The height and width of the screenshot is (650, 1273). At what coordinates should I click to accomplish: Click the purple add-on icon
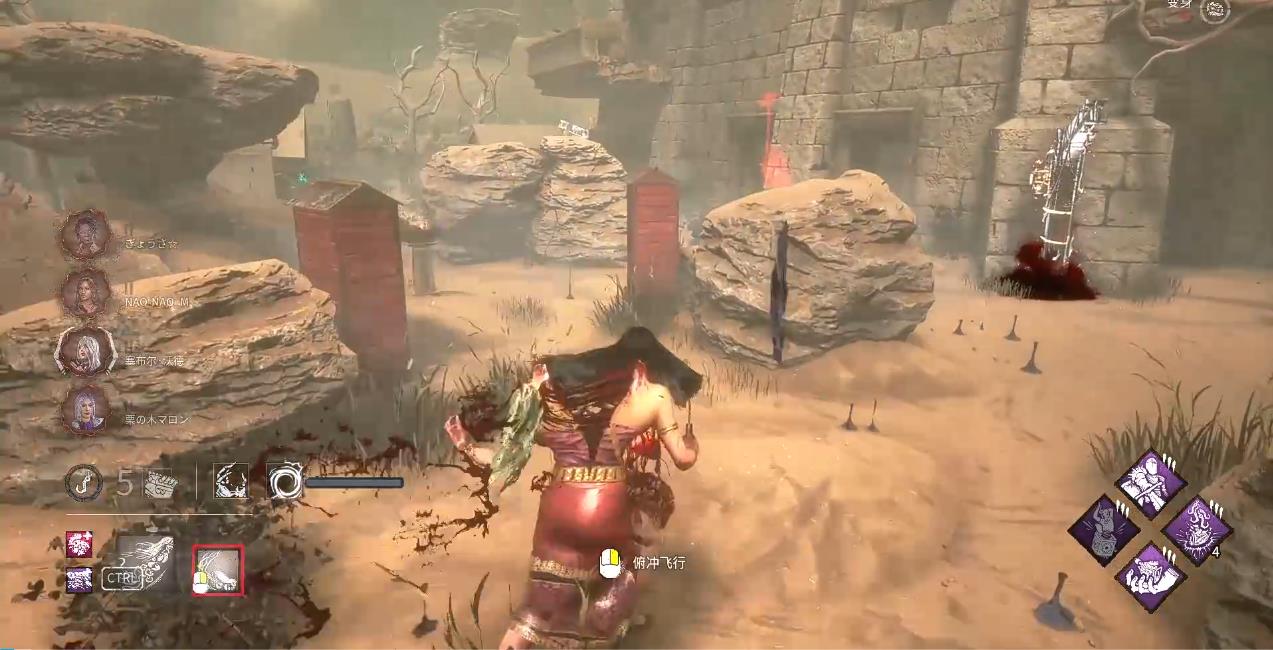click(x=79, y=579)
